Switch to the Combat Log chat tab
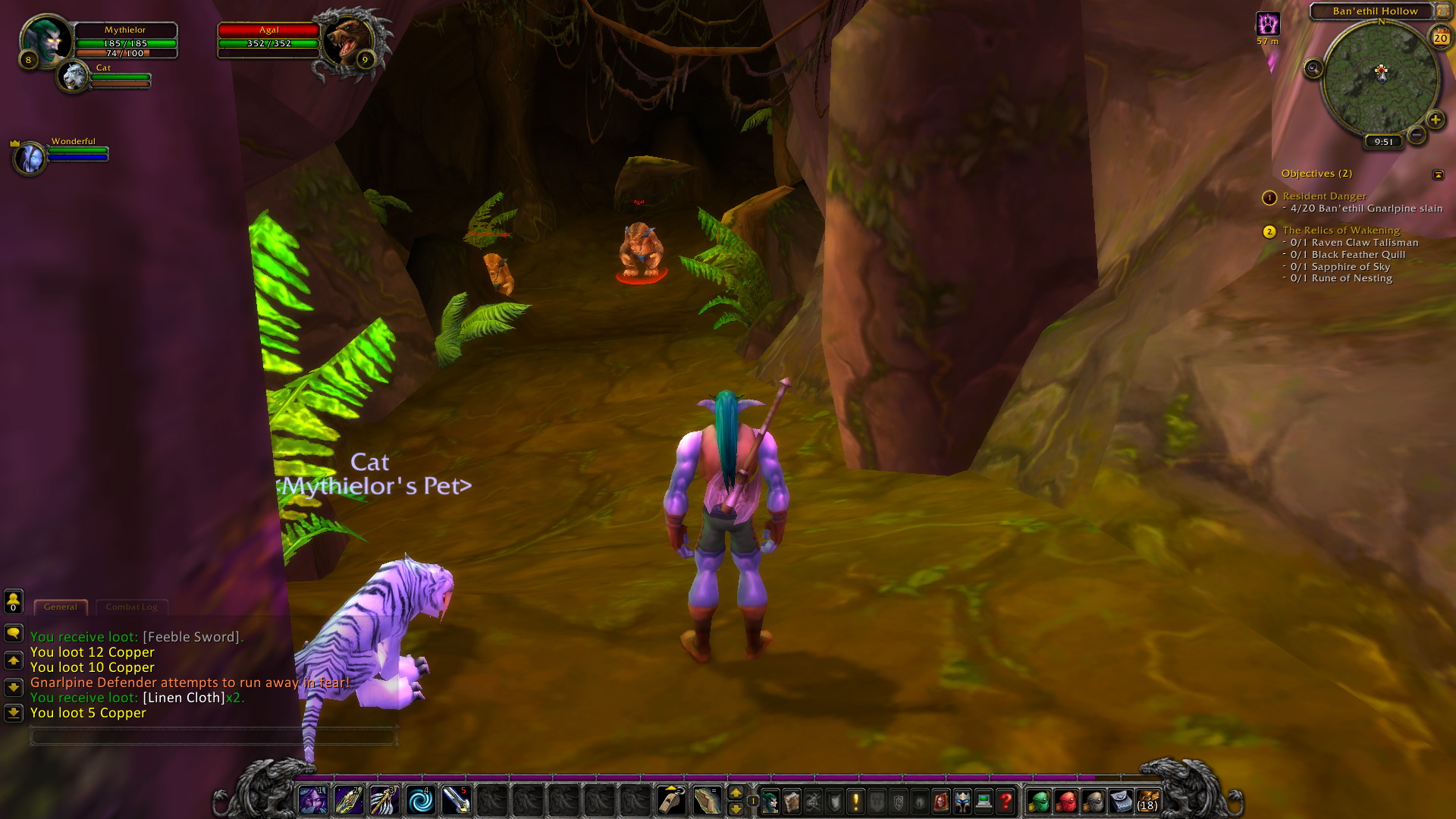This screenshot has height=819, width=1456. click(132, 607)
